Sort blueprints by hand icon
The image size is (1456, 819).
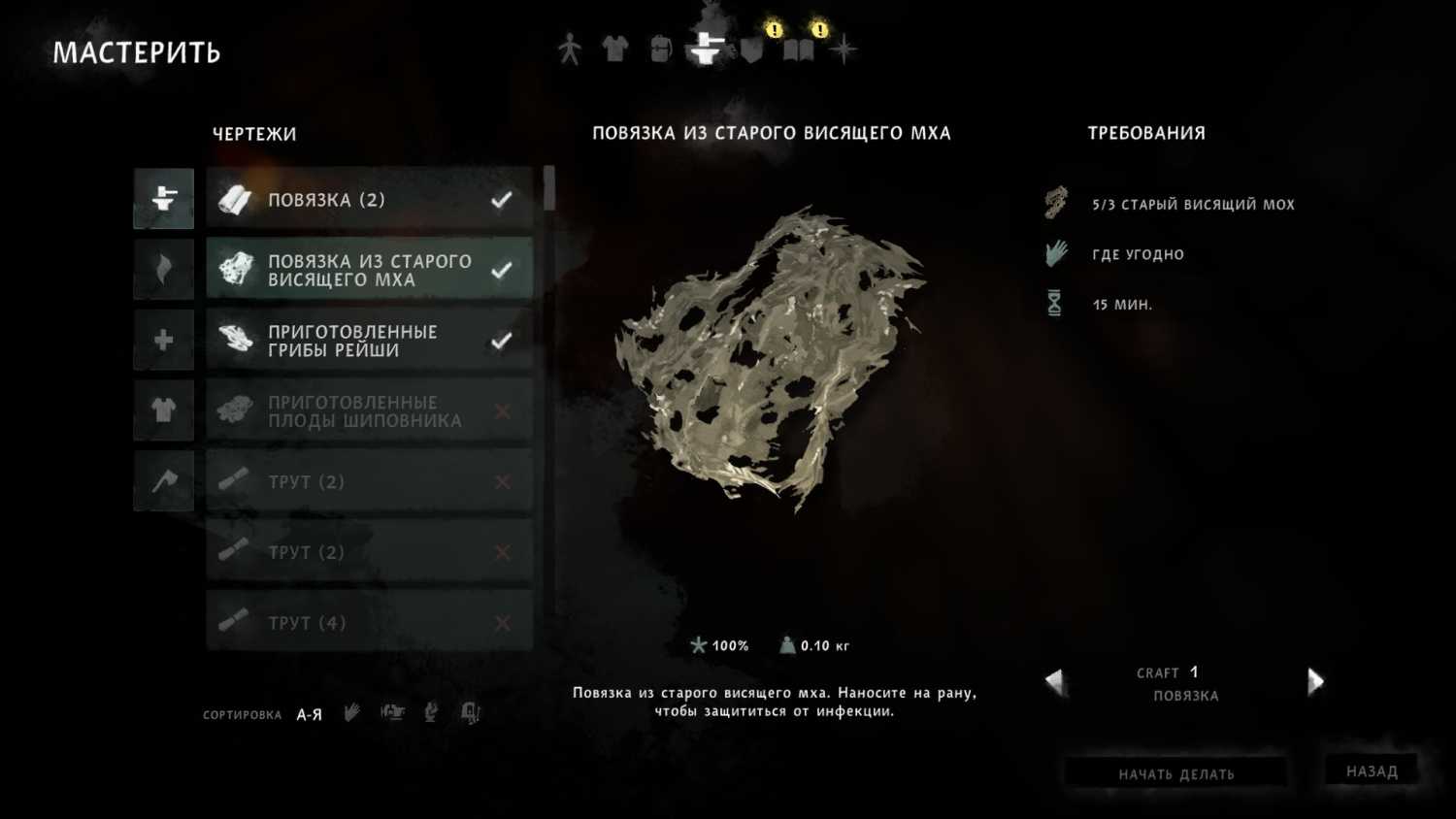pos(351,713)
